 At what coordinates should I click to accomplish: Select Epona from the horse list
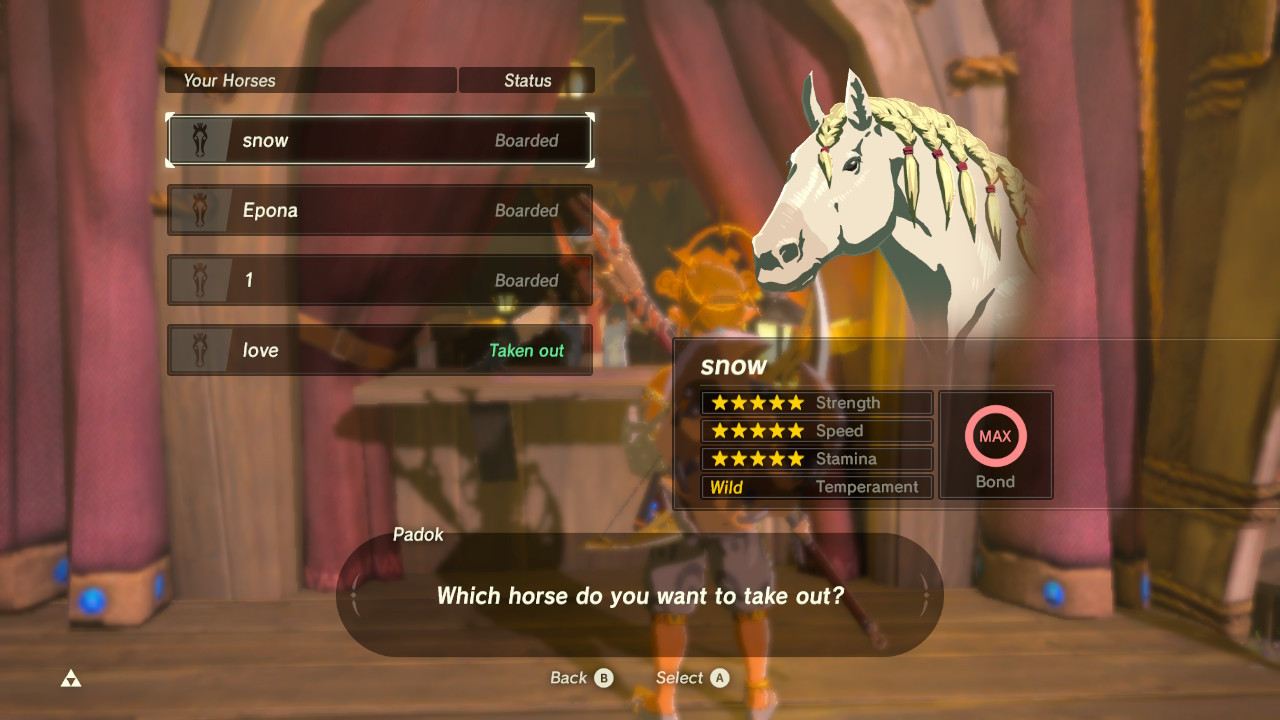tap(380, 210)
